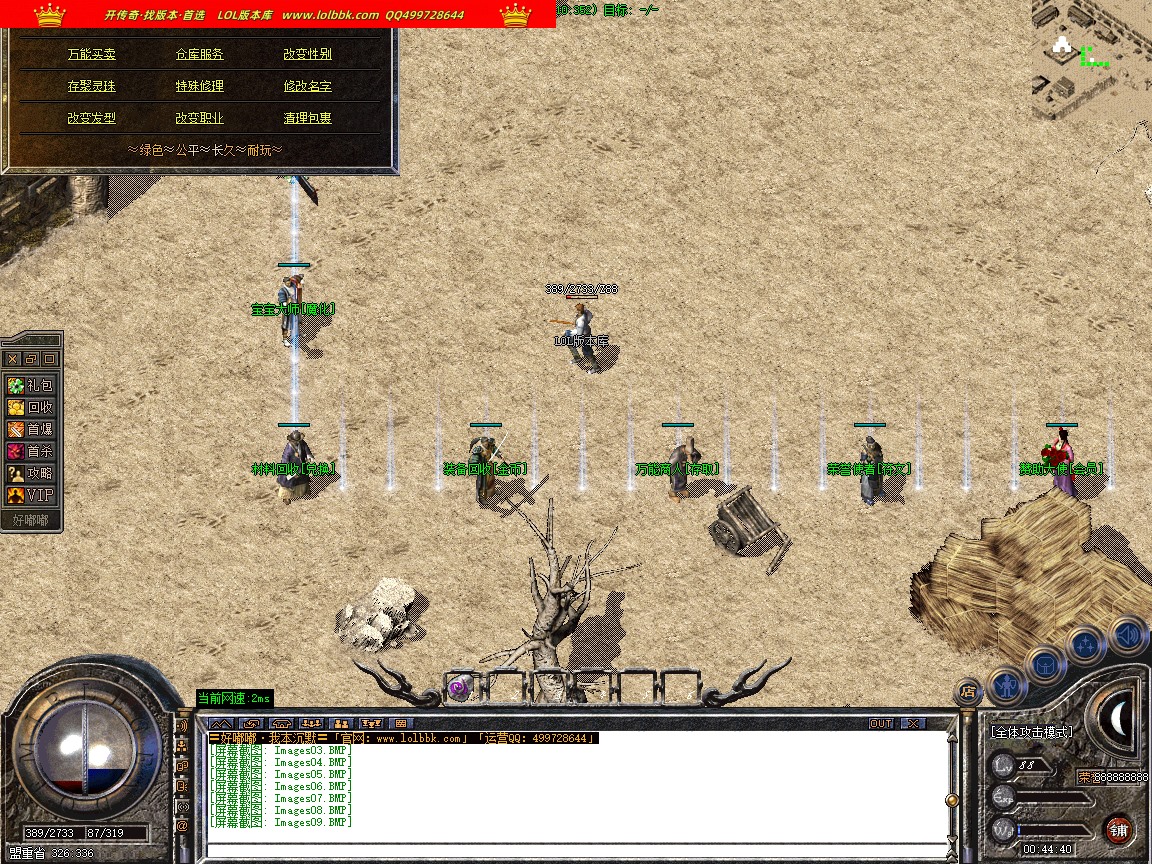Close the chat window with its X
This screenshot has height=864, width=1152.
(913, 723)
